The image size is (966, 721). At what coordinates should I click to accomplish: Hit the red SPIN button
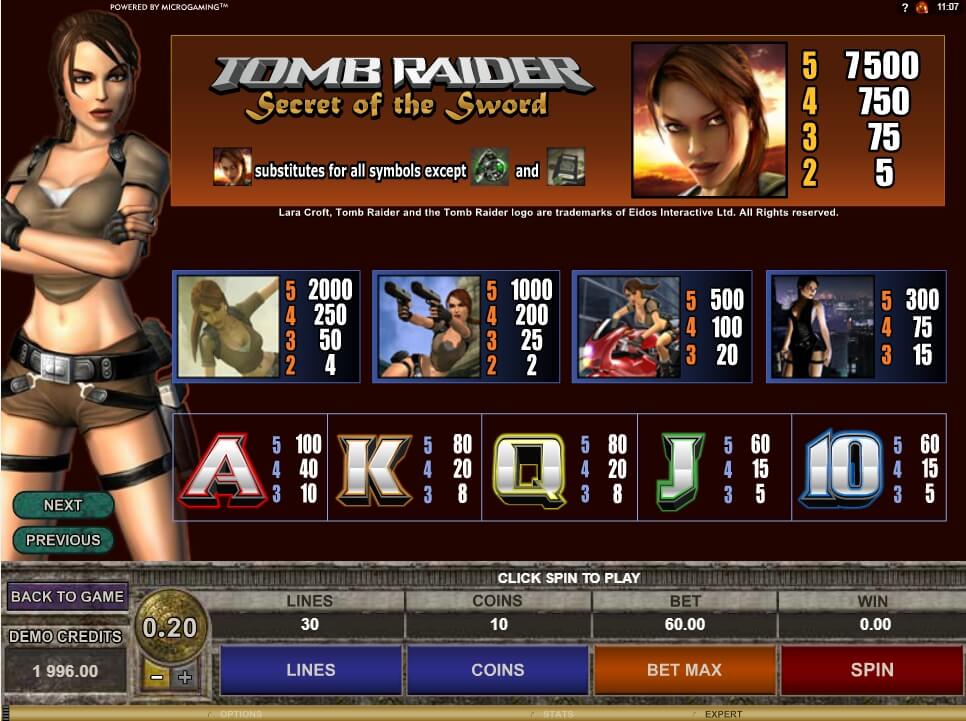(x=871, y=670)
